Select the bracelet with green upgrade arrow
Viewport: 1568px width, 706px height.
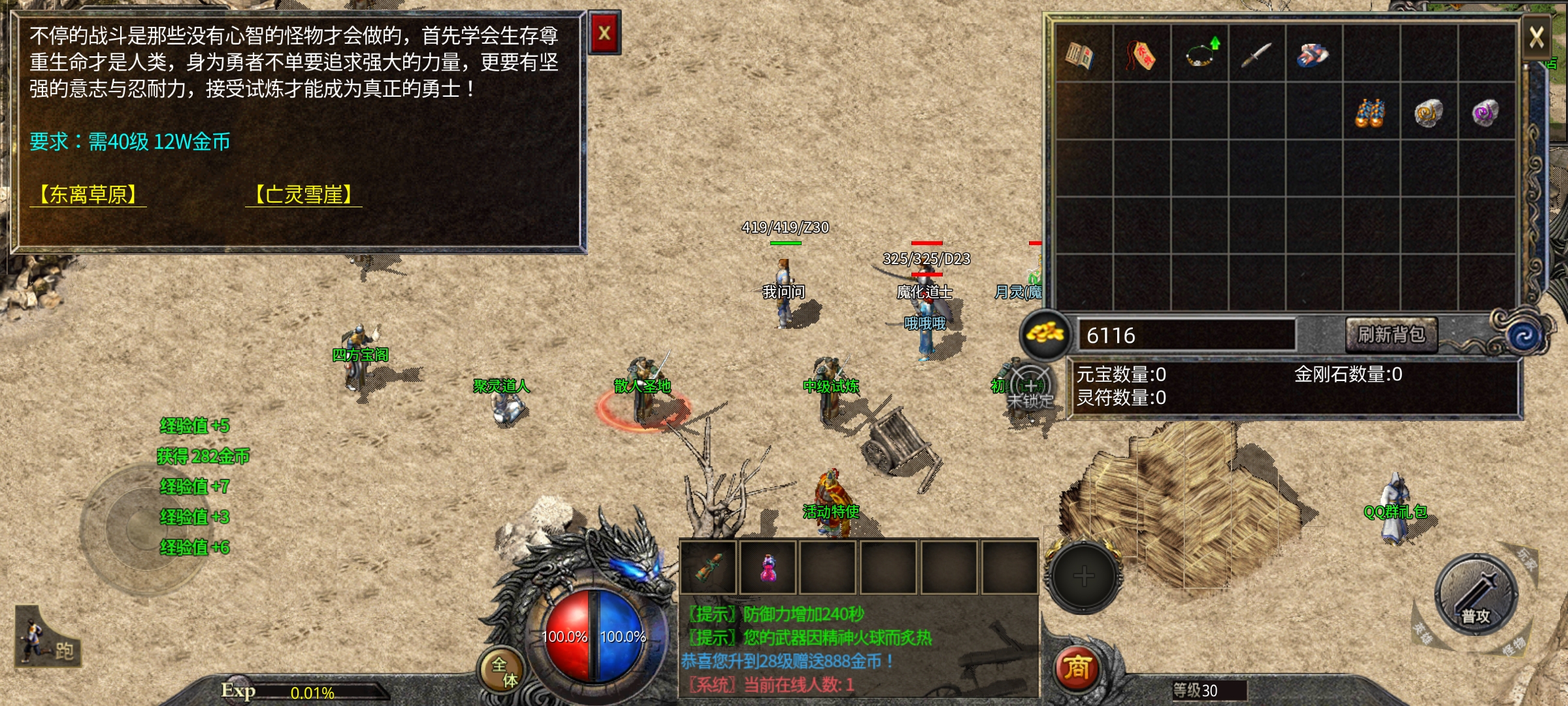pos(1200,55)
